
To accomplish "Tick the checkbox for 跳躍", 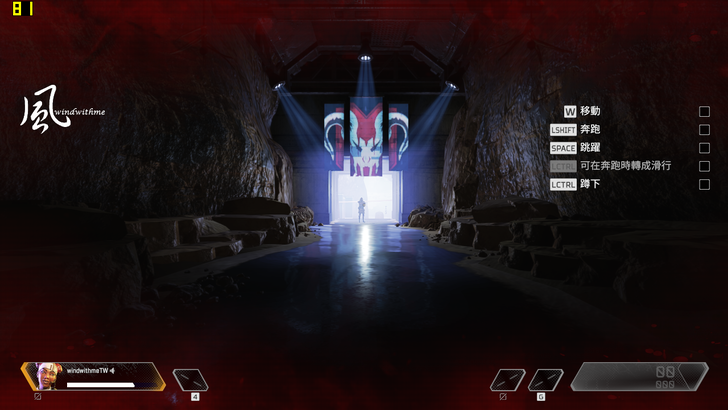I will tap(704, 148).
